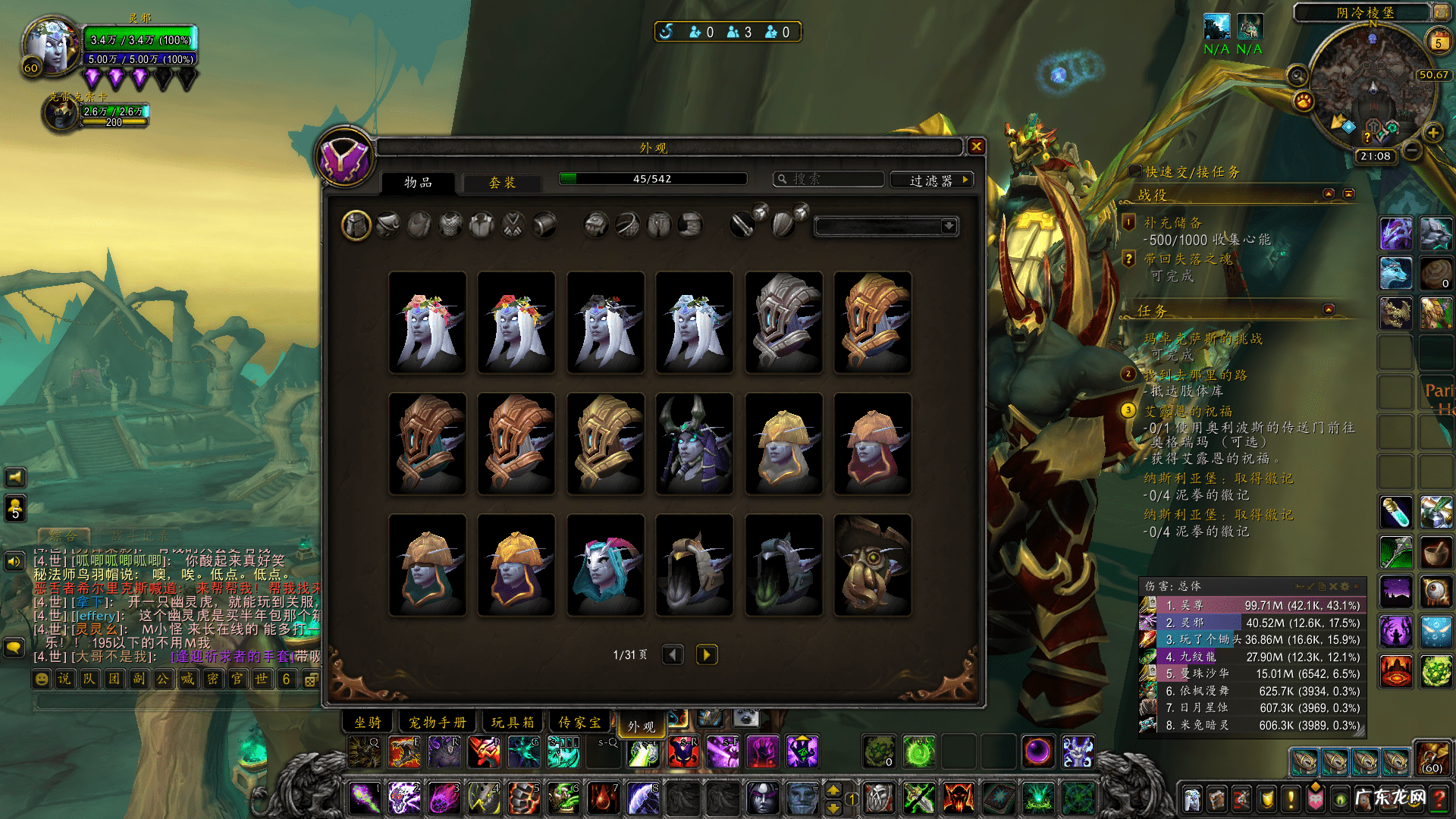1456x819 pixels.
Task: Switch to the 套装 sets tab
Action: pyautogui.click(x=502, y=183)
